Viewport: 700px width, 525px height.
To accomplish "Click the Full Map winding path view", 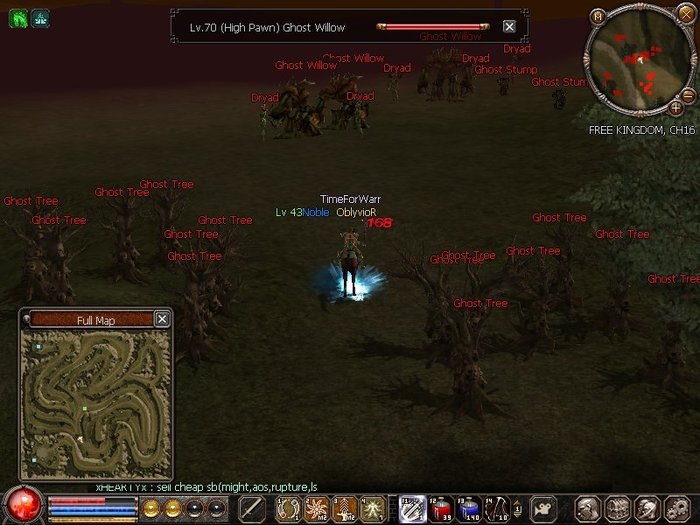I will click(96, 402).
